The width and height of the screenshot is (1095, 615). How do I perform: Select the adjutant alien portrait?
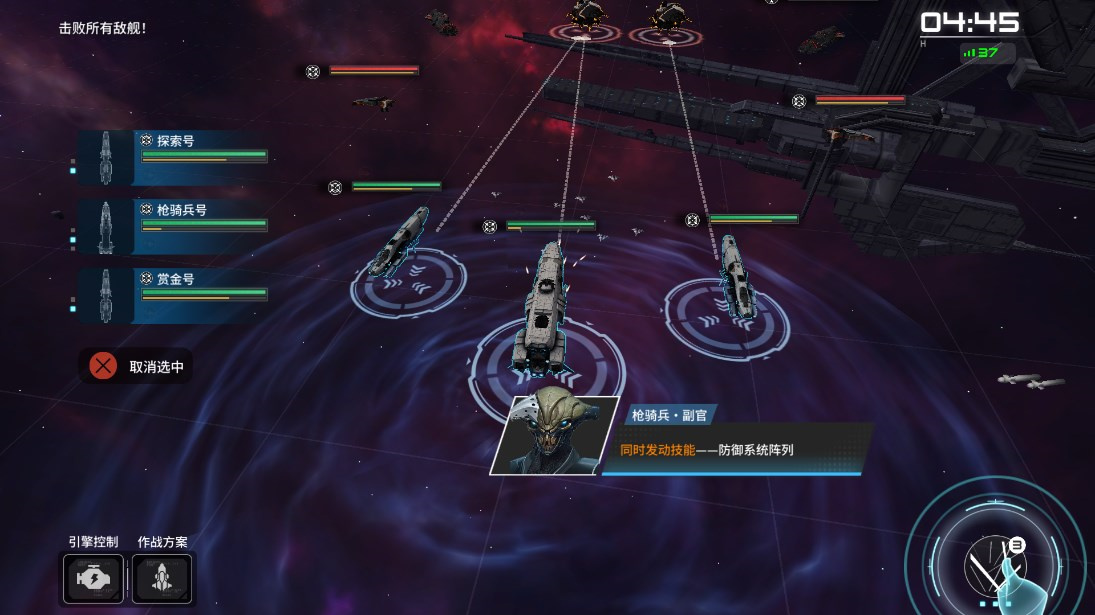[x=554, y=435]
